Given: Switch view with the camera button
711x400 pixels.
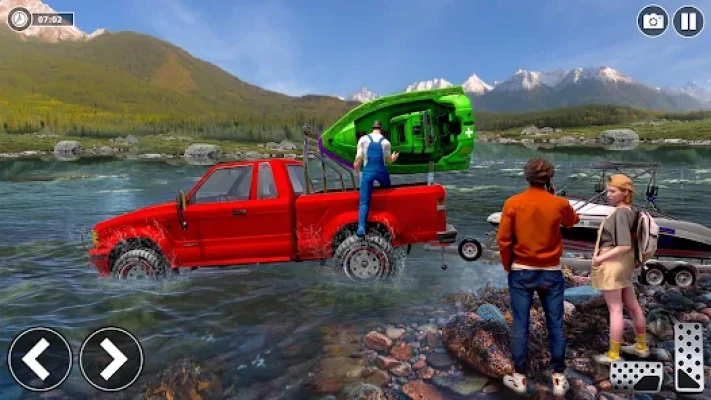Looking at the screenshot, I should 653,21.
